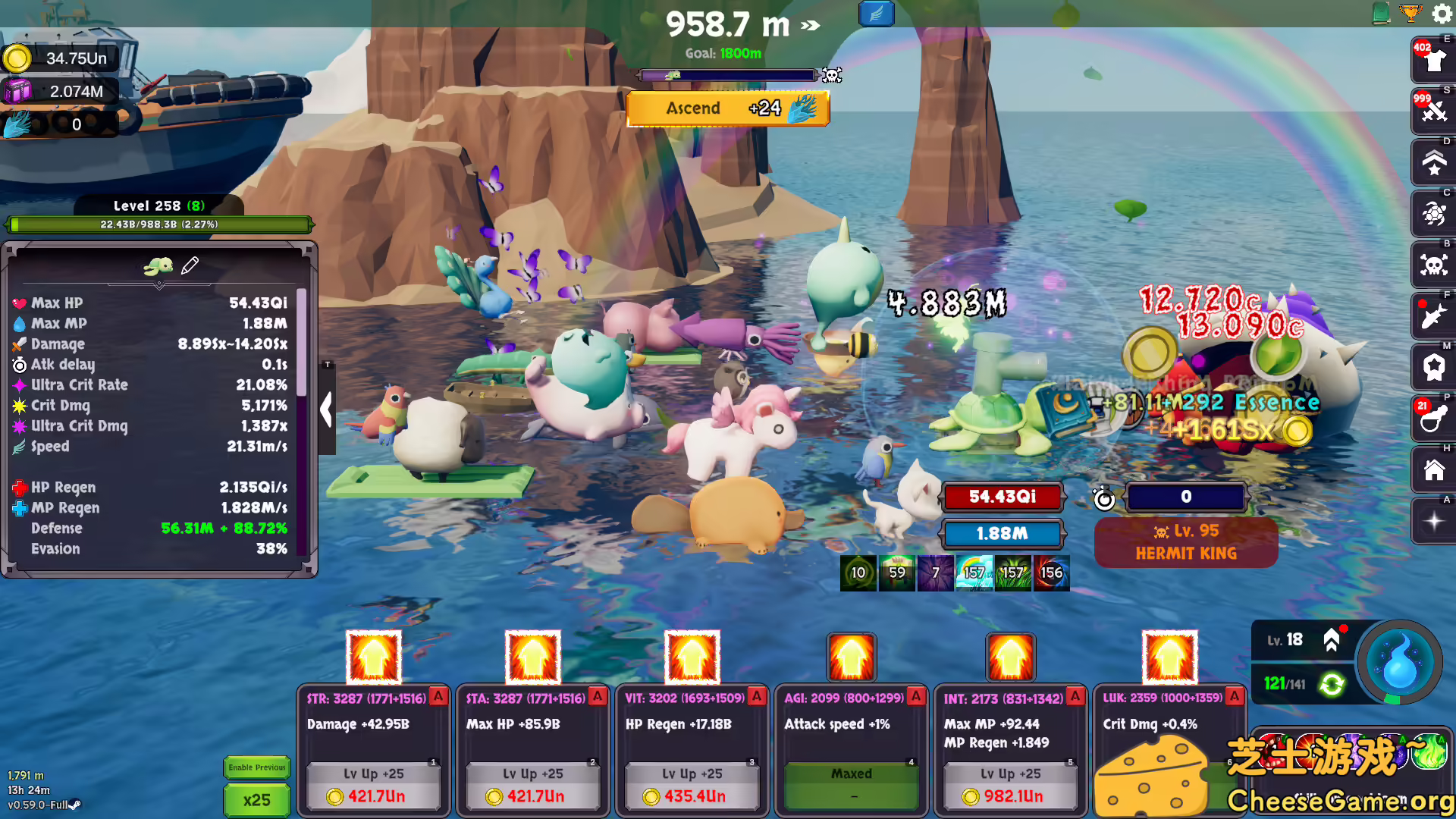
Task: Open the harpoon fishing icon with red dot
Action: pos(1432,317)
